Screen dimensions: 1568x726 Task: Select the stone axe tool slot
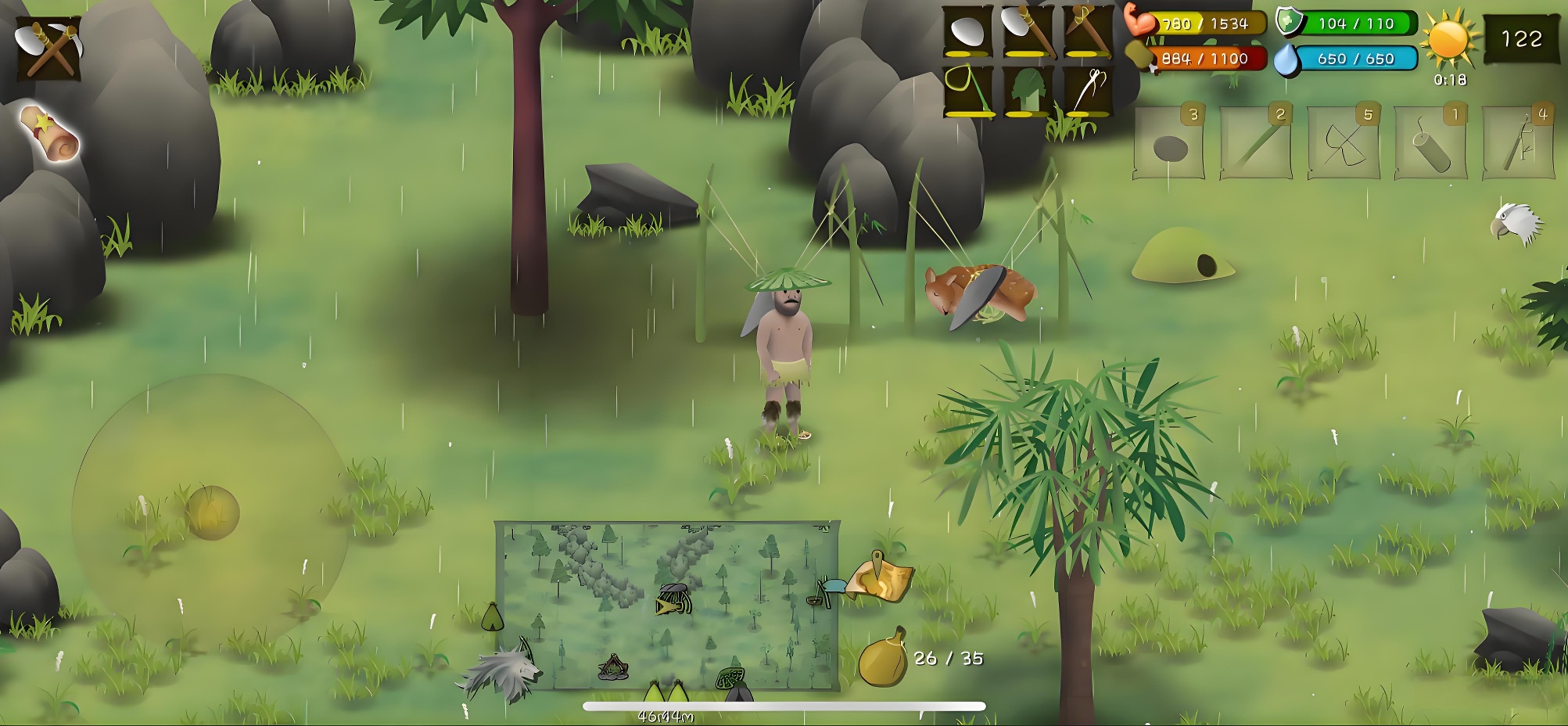pyautogui.click(x=1028, y=33)
